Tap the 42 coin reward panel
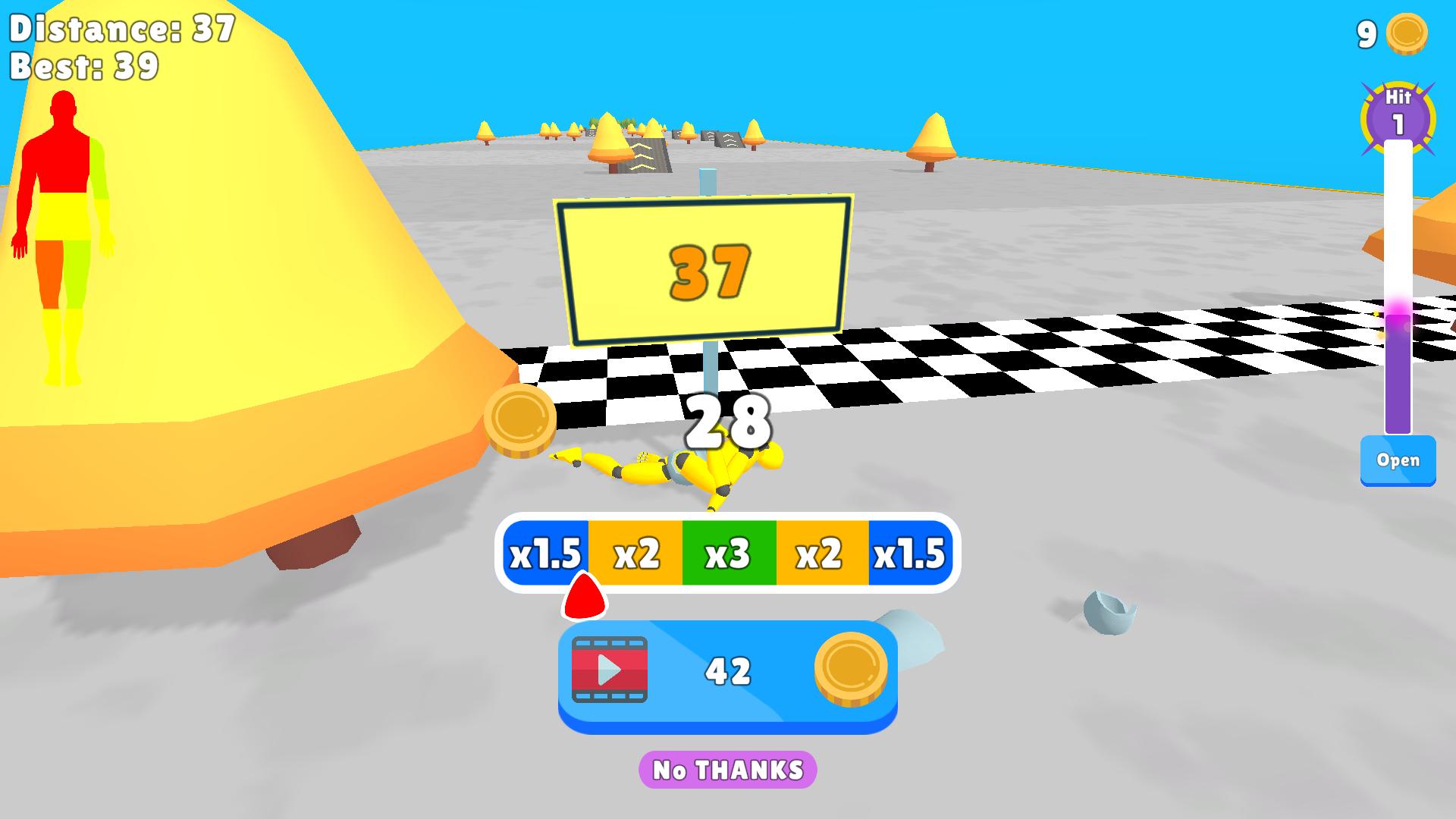The height and width of the screenshot is (819, 1456). pos(728,673)
